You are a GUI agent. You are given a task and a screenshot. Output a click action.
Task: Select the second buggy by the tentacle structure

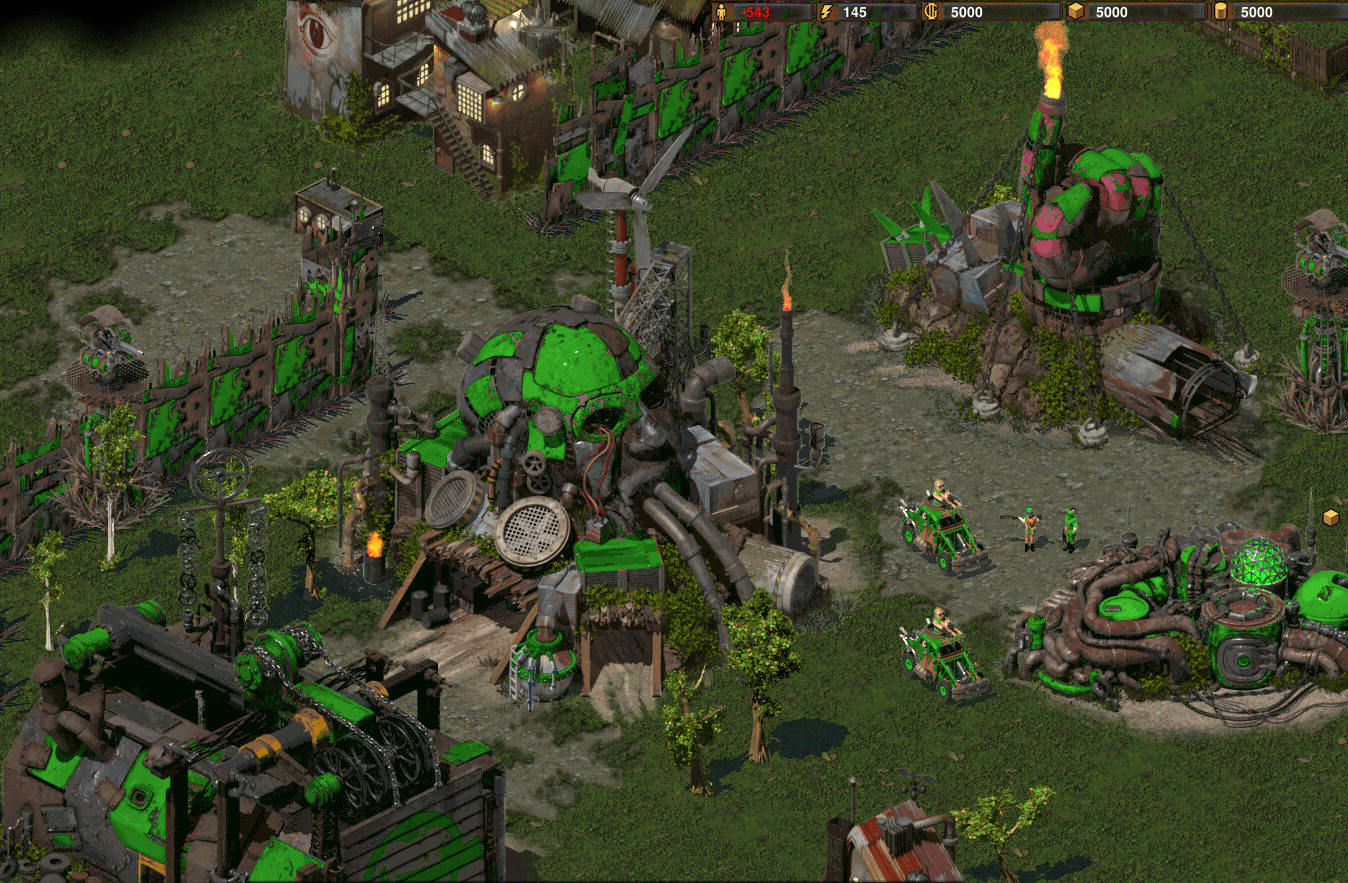[938, 650]
